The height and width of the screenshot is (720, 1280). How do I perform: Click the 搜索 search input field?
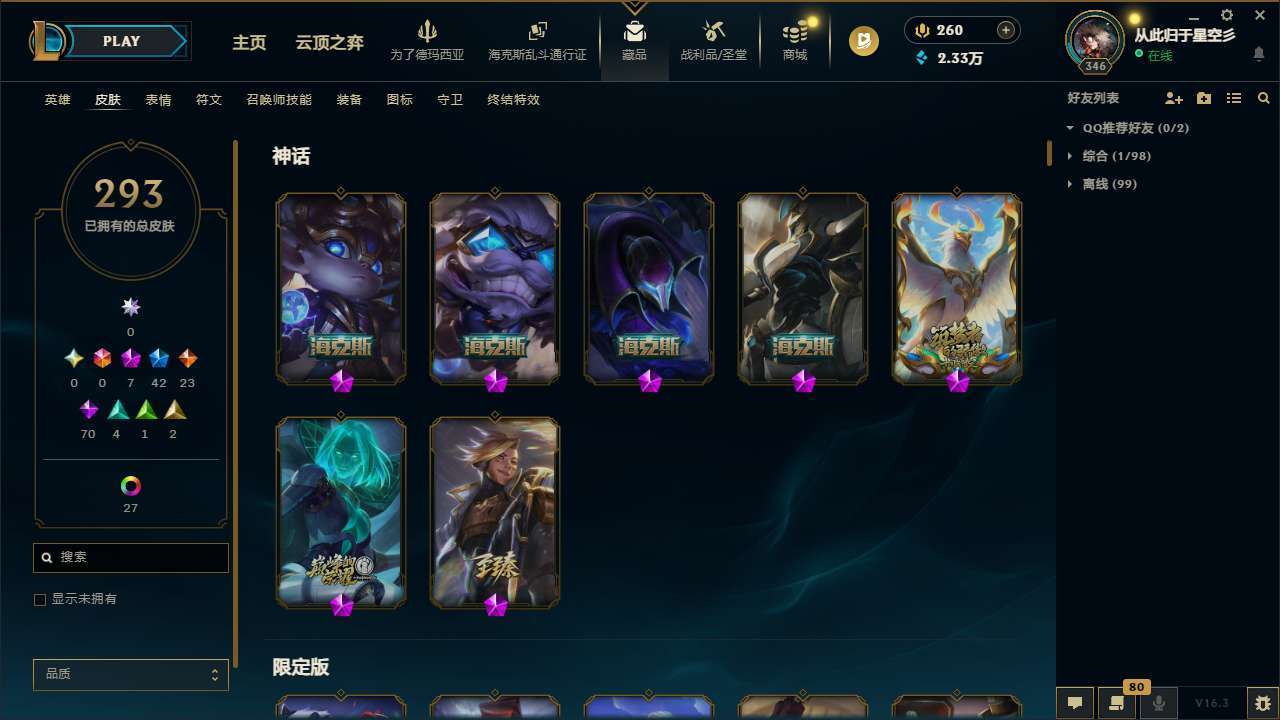(130, 557)
